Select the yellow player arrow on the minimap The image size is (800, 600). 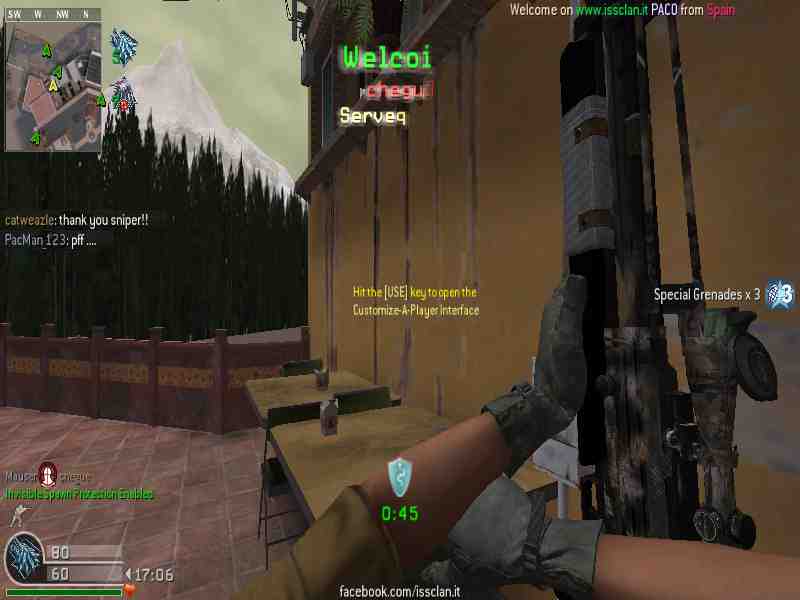pos(53,86)
